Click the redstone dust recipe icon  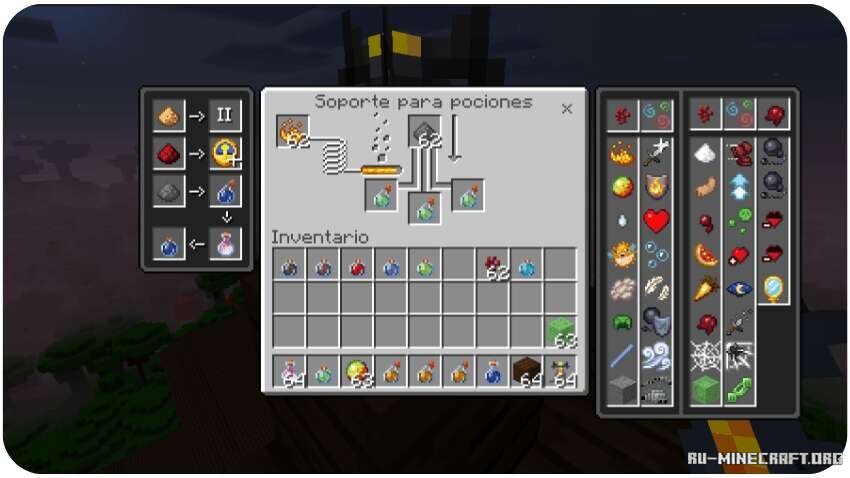169,153
